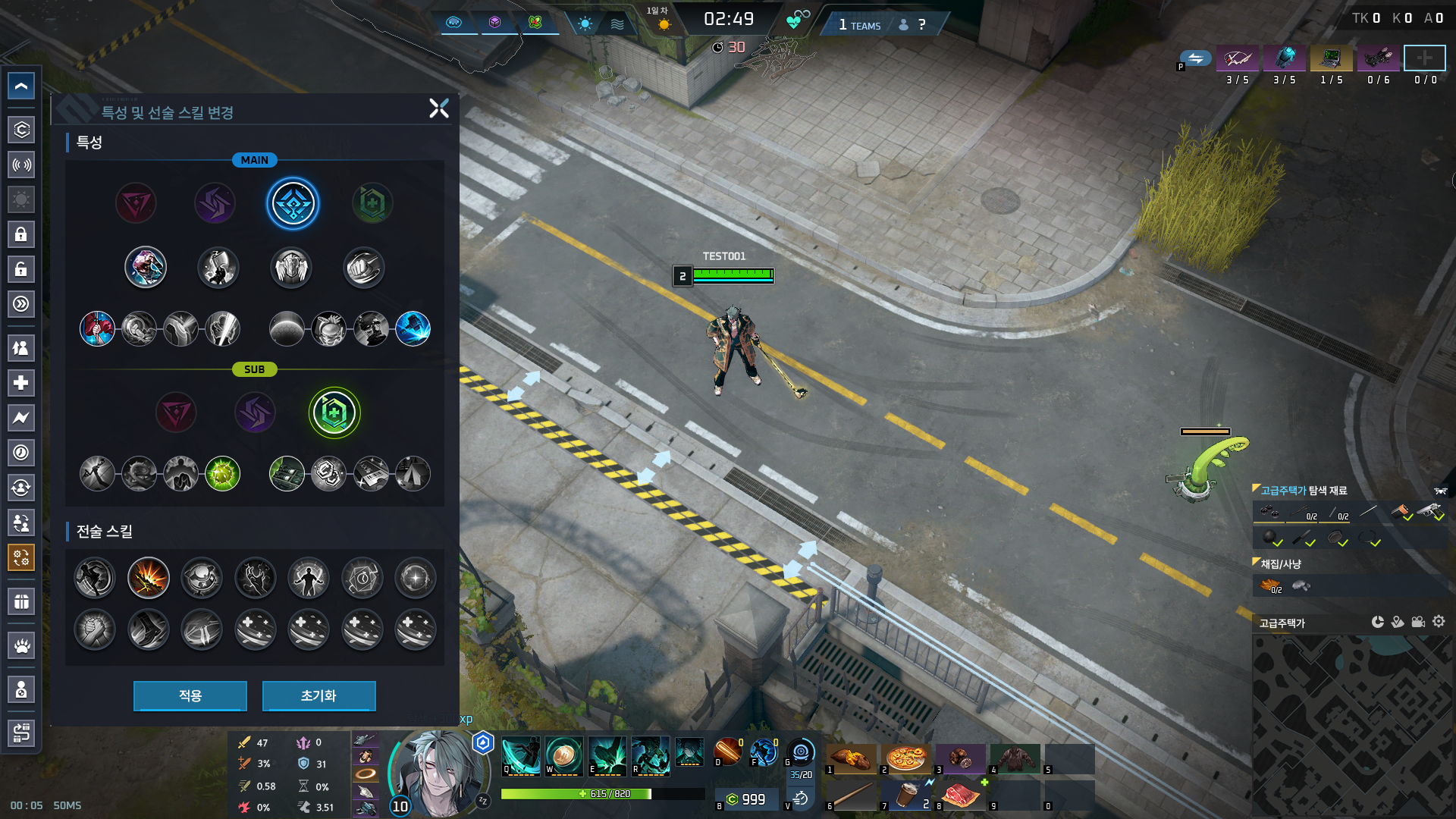Screen dimensions: 1456x819
Task: Choose the glowing green burst sub trait
Action: coord(222,474)
